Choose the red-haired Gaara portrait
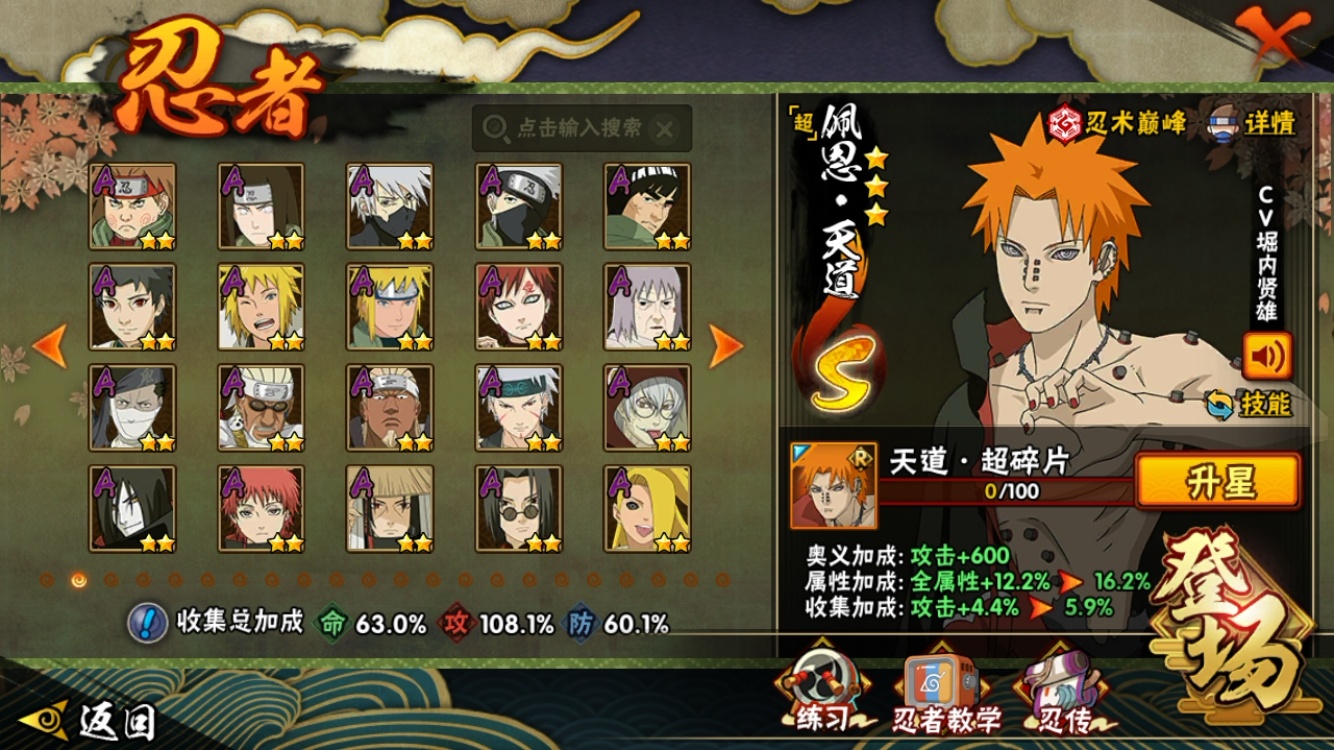Viewport: 1334px width, 750px height. (518, 306)
